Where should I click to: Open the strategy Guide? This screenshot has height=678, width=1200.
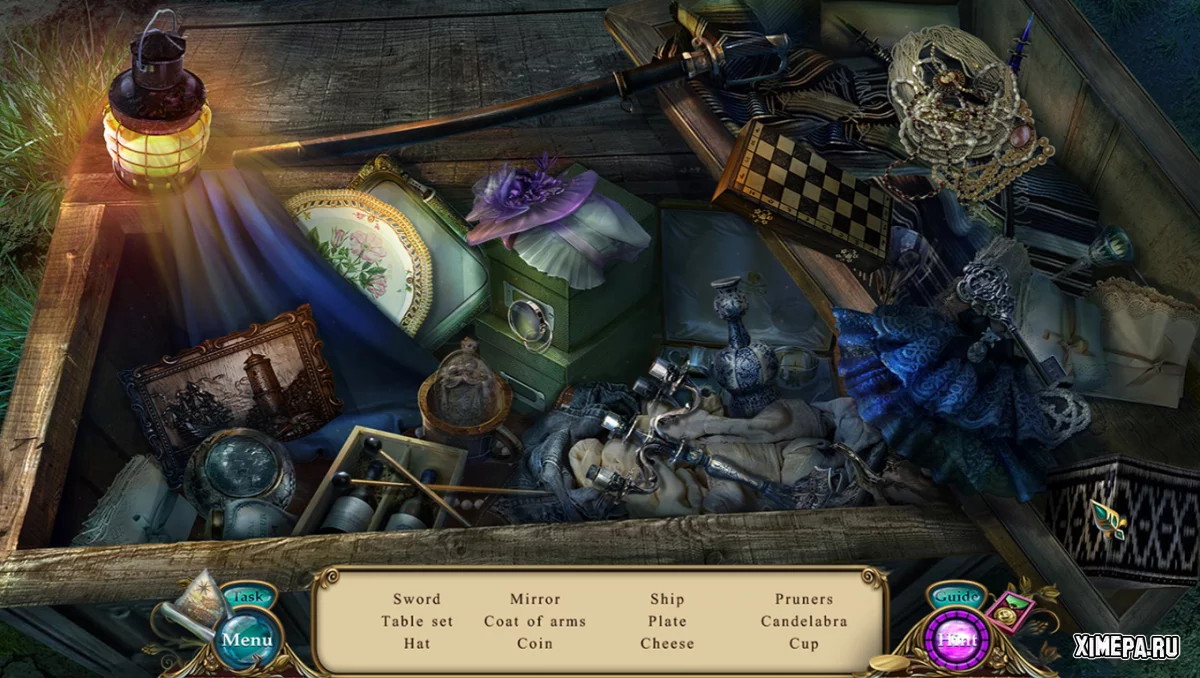(957, 597)
